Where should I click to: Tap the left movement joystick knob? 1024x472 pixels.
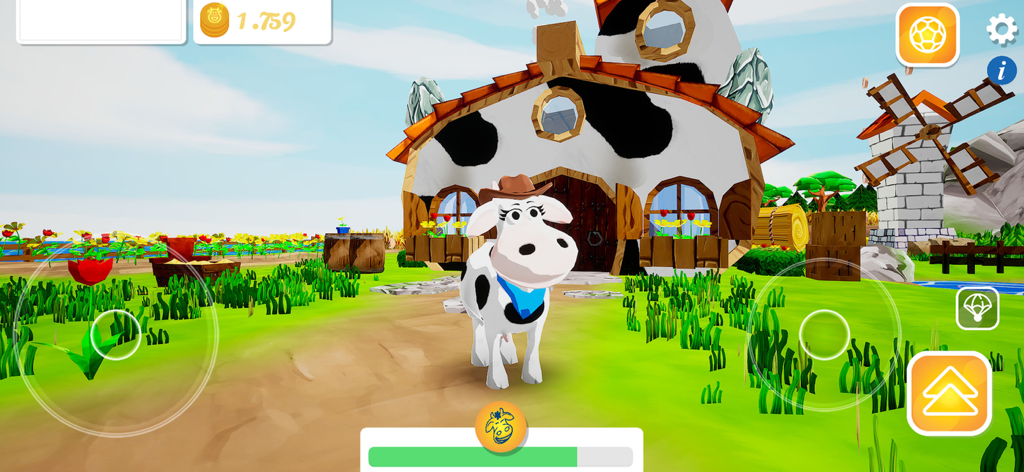pyautogui.click(x=116, y=335)
